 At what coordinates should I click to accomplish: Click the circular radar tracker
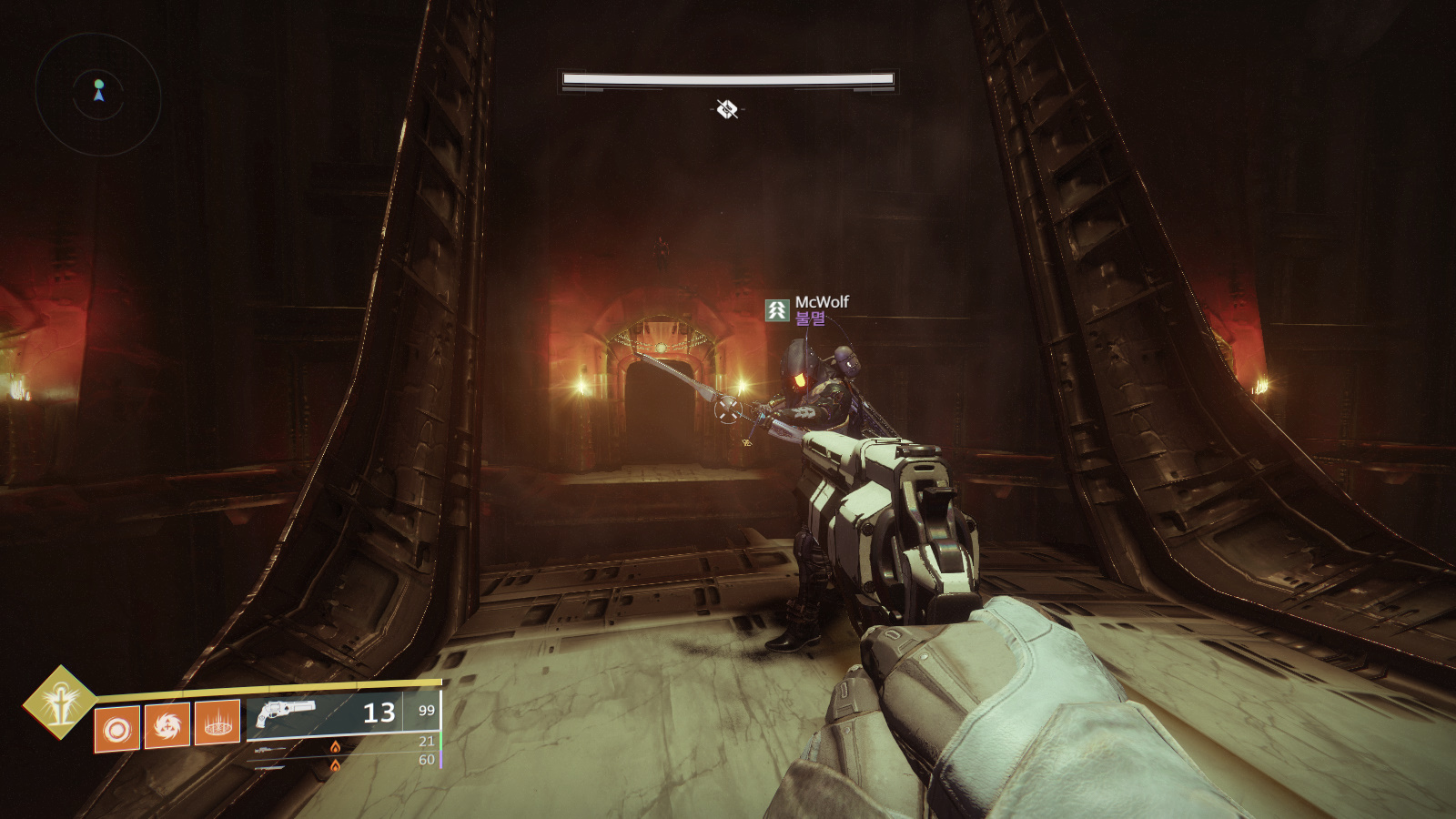[98, 95]
